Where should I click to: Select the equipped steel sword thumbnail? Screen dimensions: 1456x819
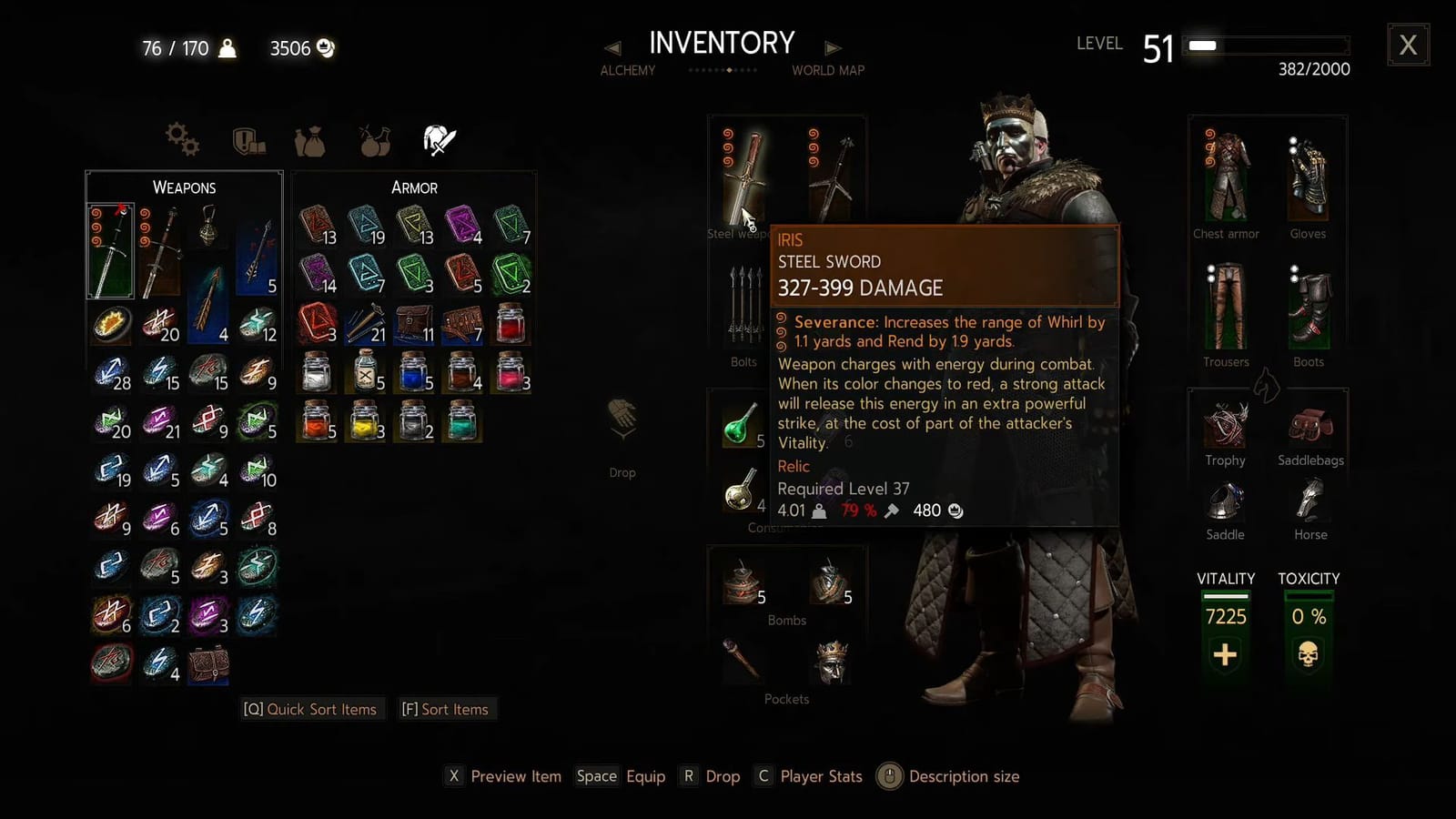[x=744, y=177]
